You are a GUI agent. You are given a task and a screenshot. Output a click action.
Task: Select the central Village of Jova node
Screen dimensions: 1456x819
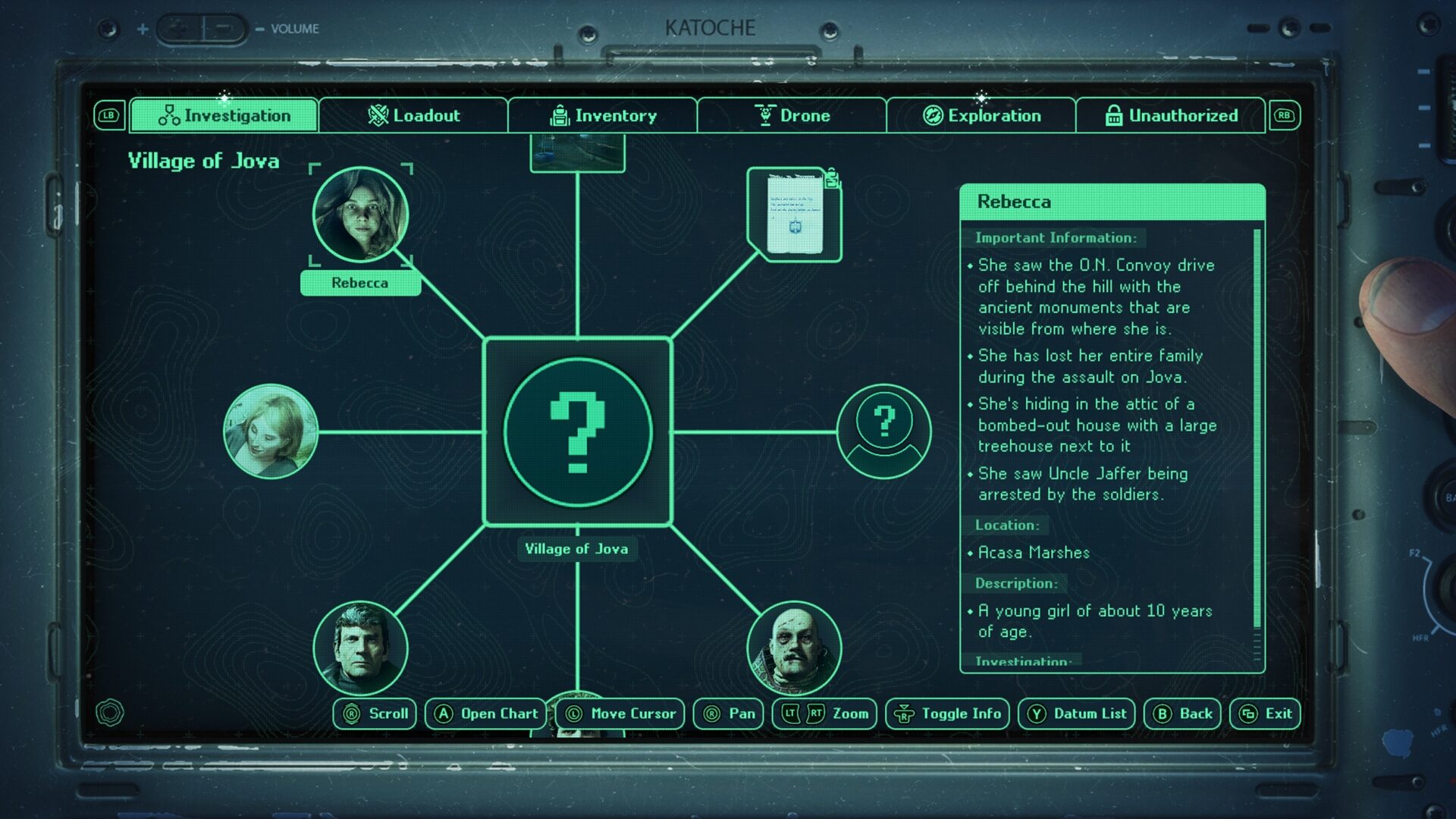click(x=578, y=431)
